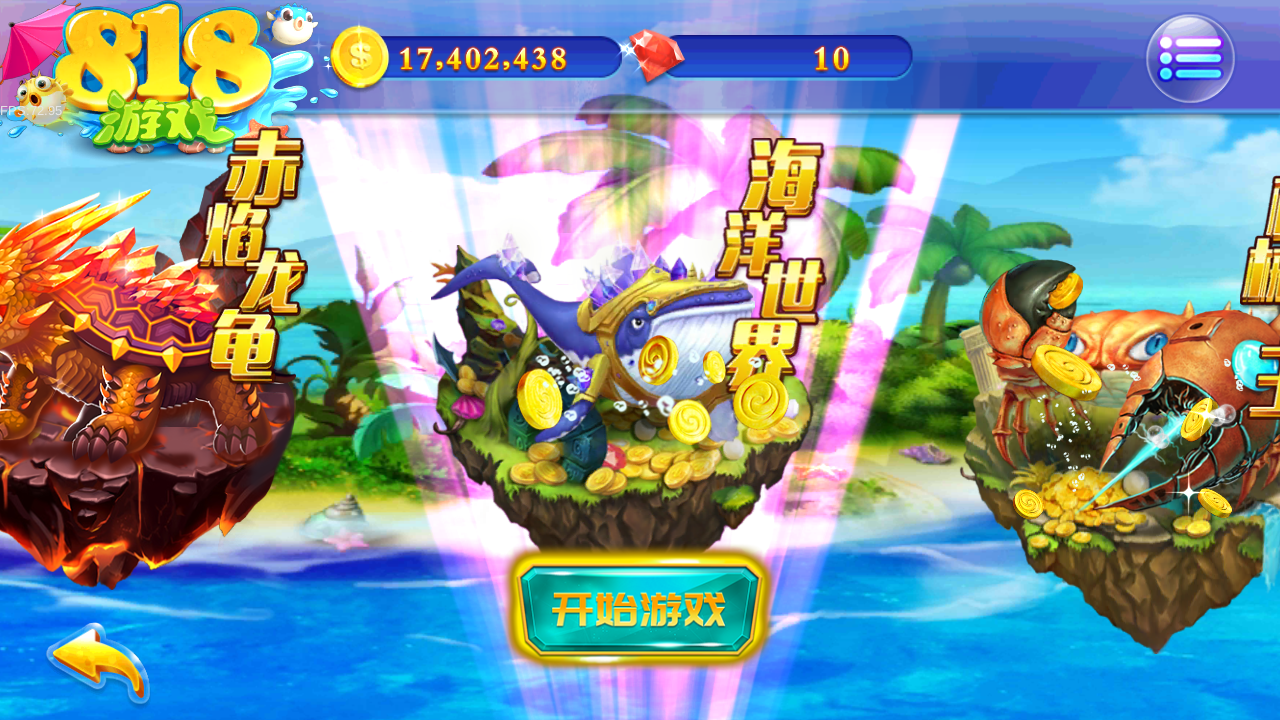1280x720 pixels.
Task: Go back with the yellow arrow
Action: (x=98, y=662)
